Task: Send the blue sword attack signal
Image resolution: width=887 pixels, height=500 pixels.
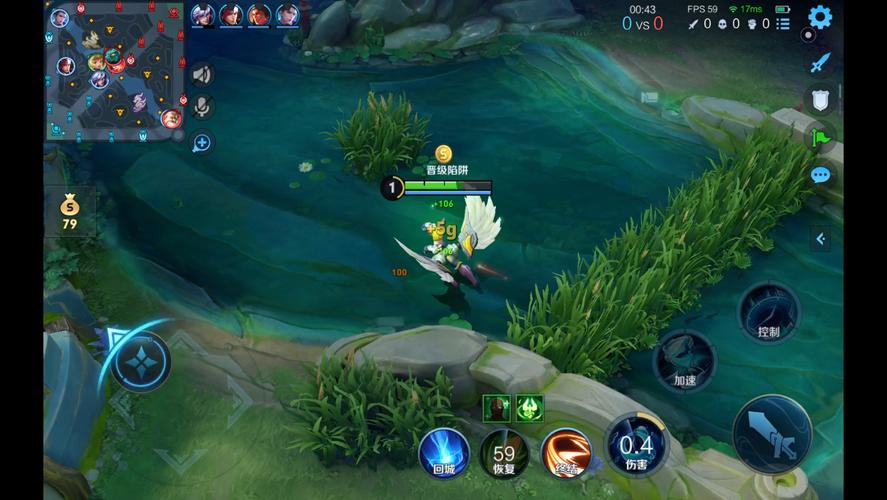Action: click(x=820, y=62)
